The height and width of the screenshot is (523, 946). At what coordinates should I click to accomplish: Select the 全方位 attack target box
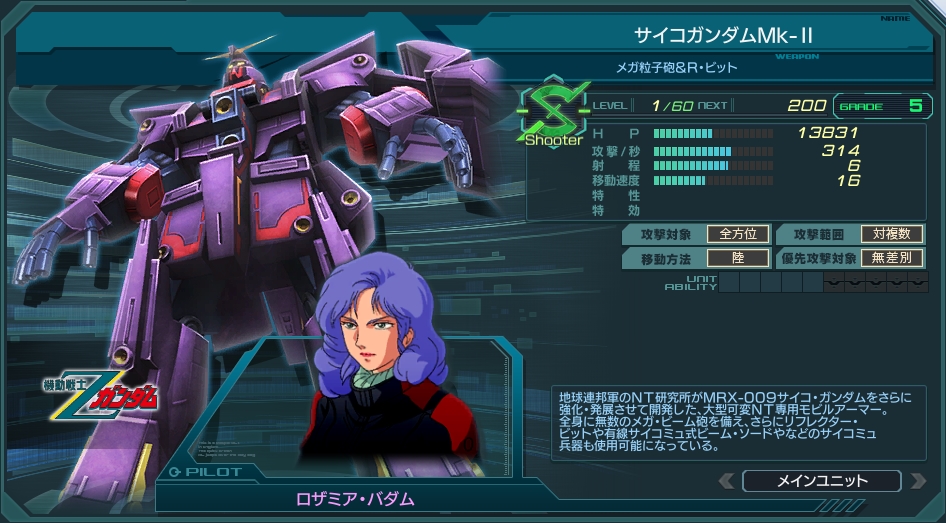coord(738,234)
